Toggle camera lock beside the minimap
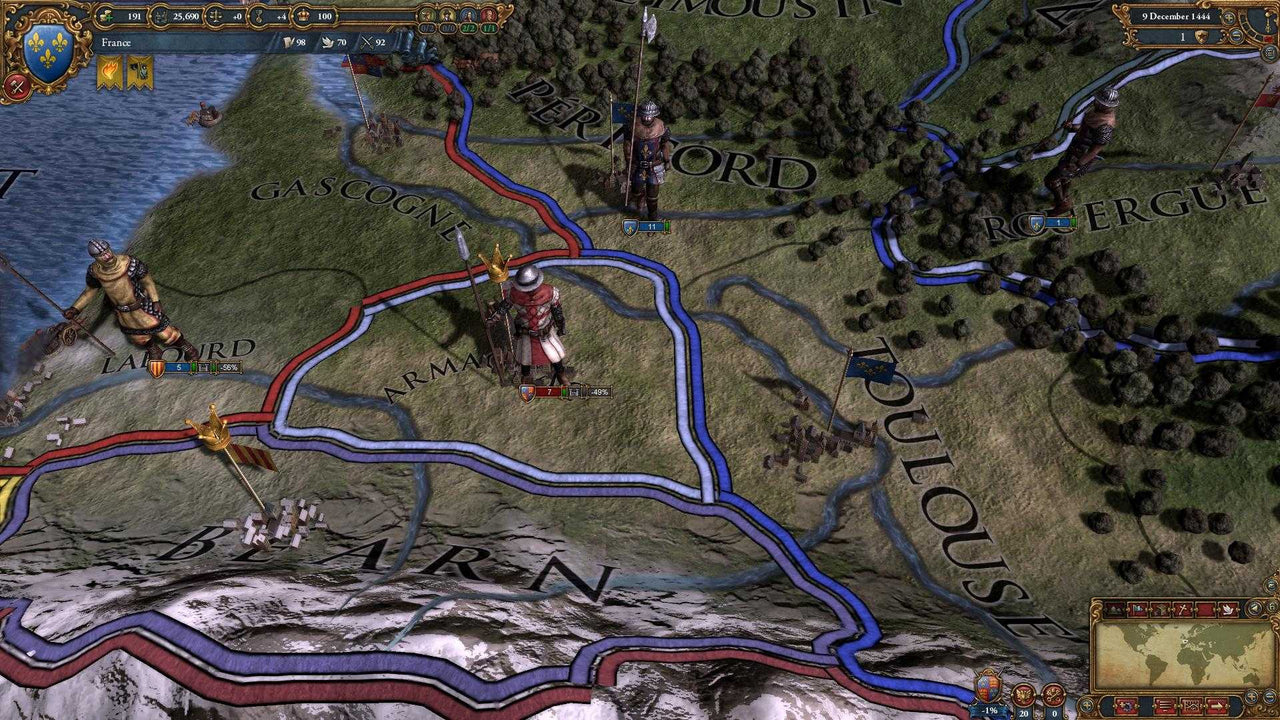Viewport: 1280px width, 720px height. tap(1274, 608)
